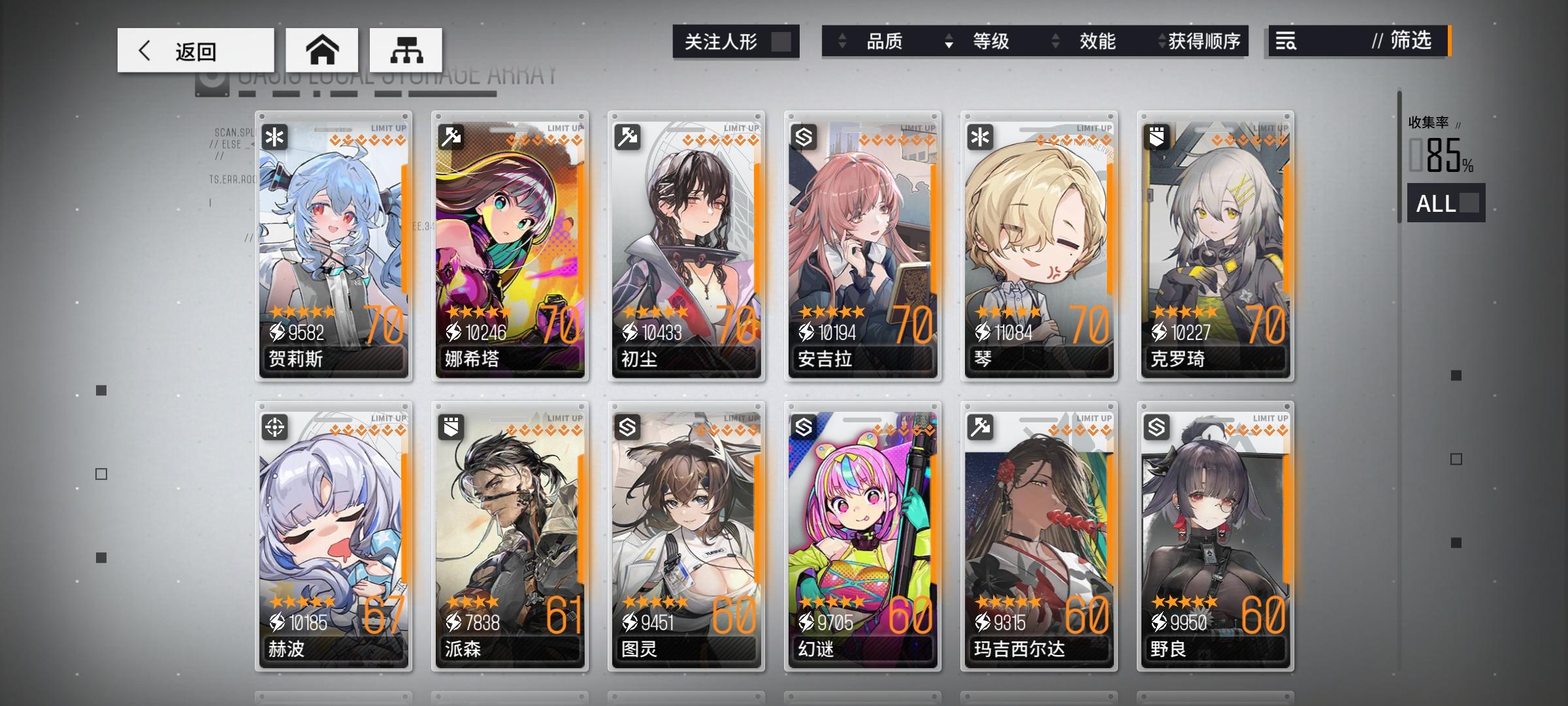This screenshot has width=1568, height=706.
Task: Click the hammer class icon on 娜希塔's card
Action: coord(451,136)
